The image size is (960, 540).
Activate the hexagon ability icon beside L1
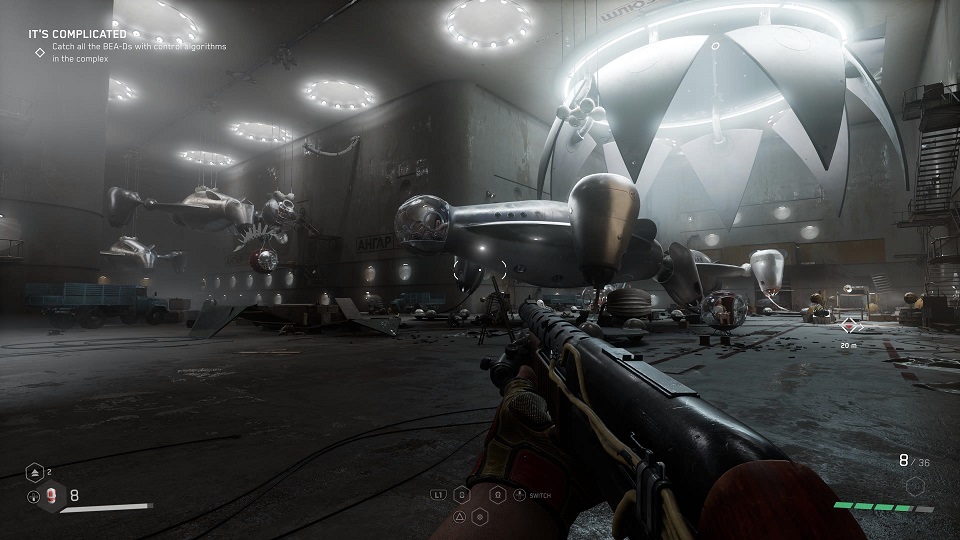coord(461,494)
